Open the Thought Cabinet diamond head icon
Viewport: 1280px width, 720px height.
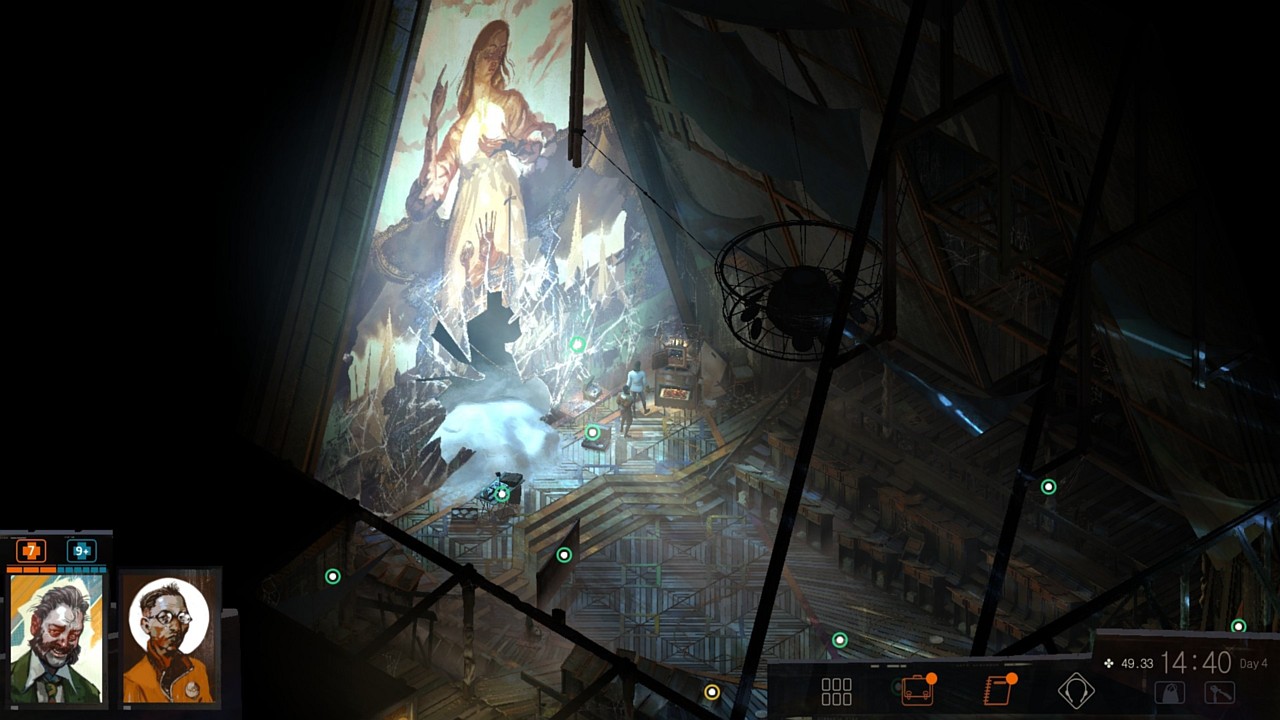point(1076,691)
